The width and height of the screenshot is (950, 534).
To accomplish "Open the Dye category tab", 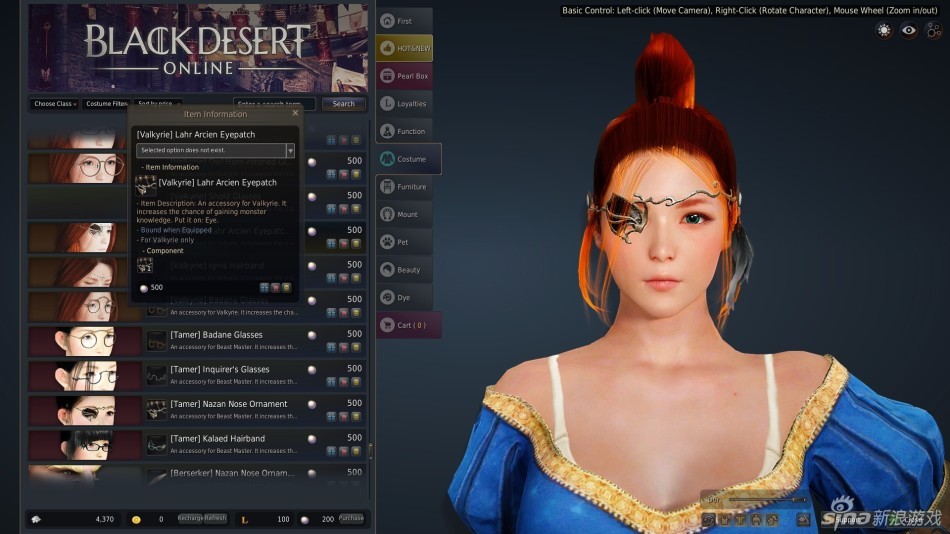I will click(404, 297).
